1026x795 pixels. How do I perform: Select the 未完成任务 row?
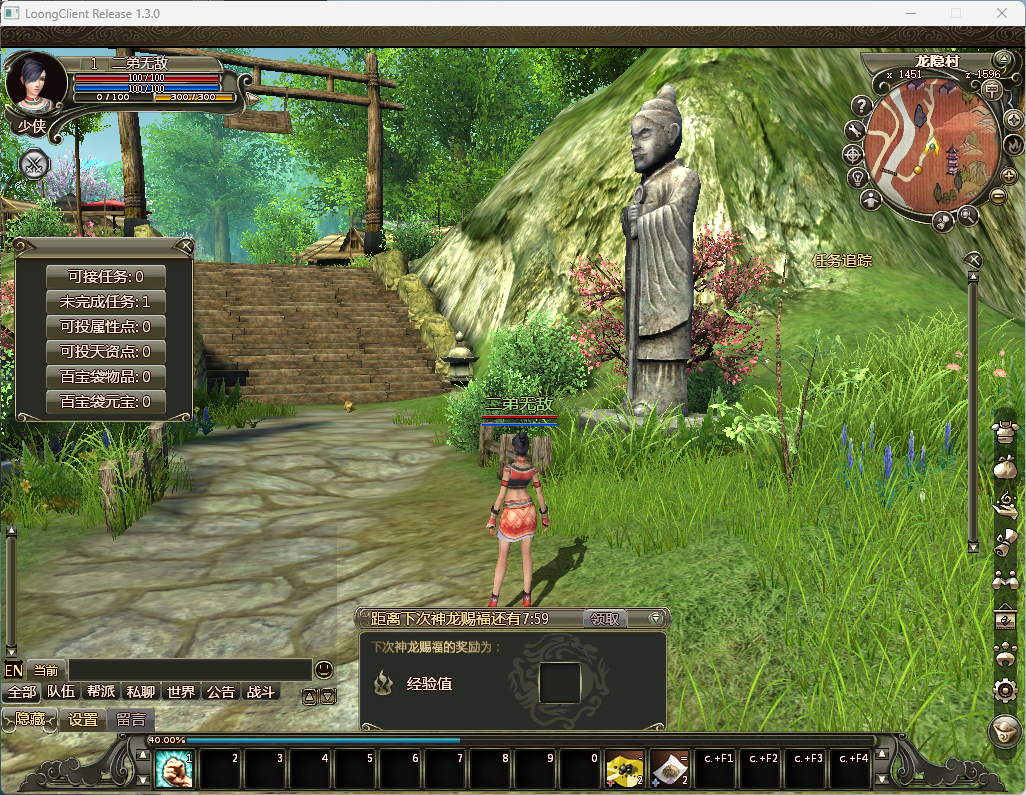click(105, 302)
